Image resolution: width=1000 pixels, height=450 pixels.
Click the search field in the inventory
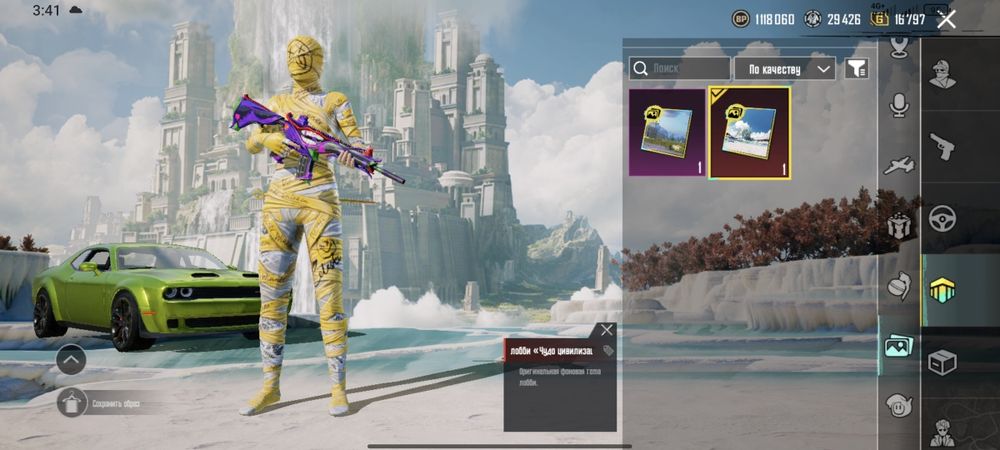pos(680,68)
